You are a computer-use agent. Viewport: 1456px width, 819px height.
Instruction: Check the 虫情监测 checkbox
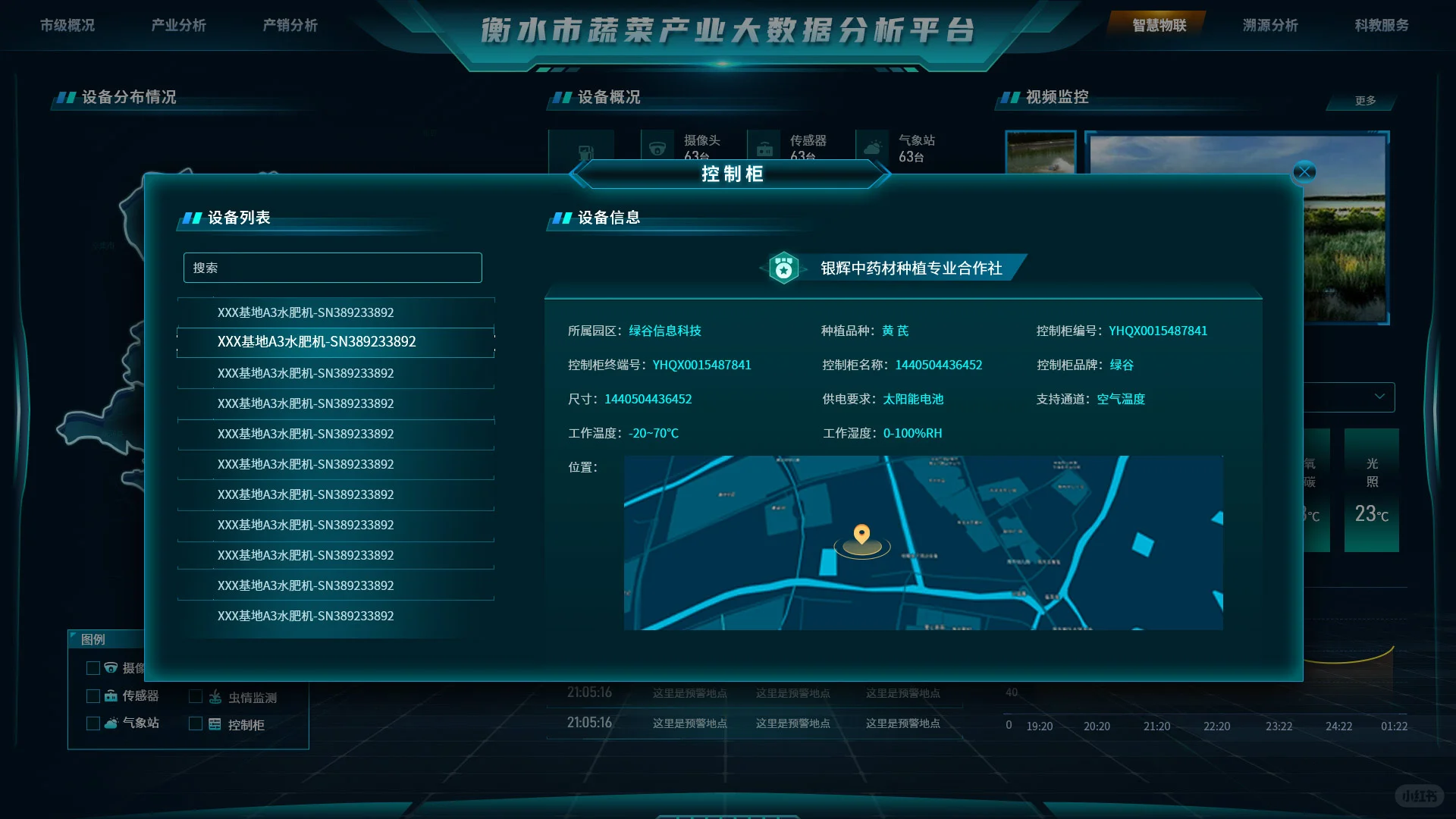pyautogui.click(x=195, y=697)
